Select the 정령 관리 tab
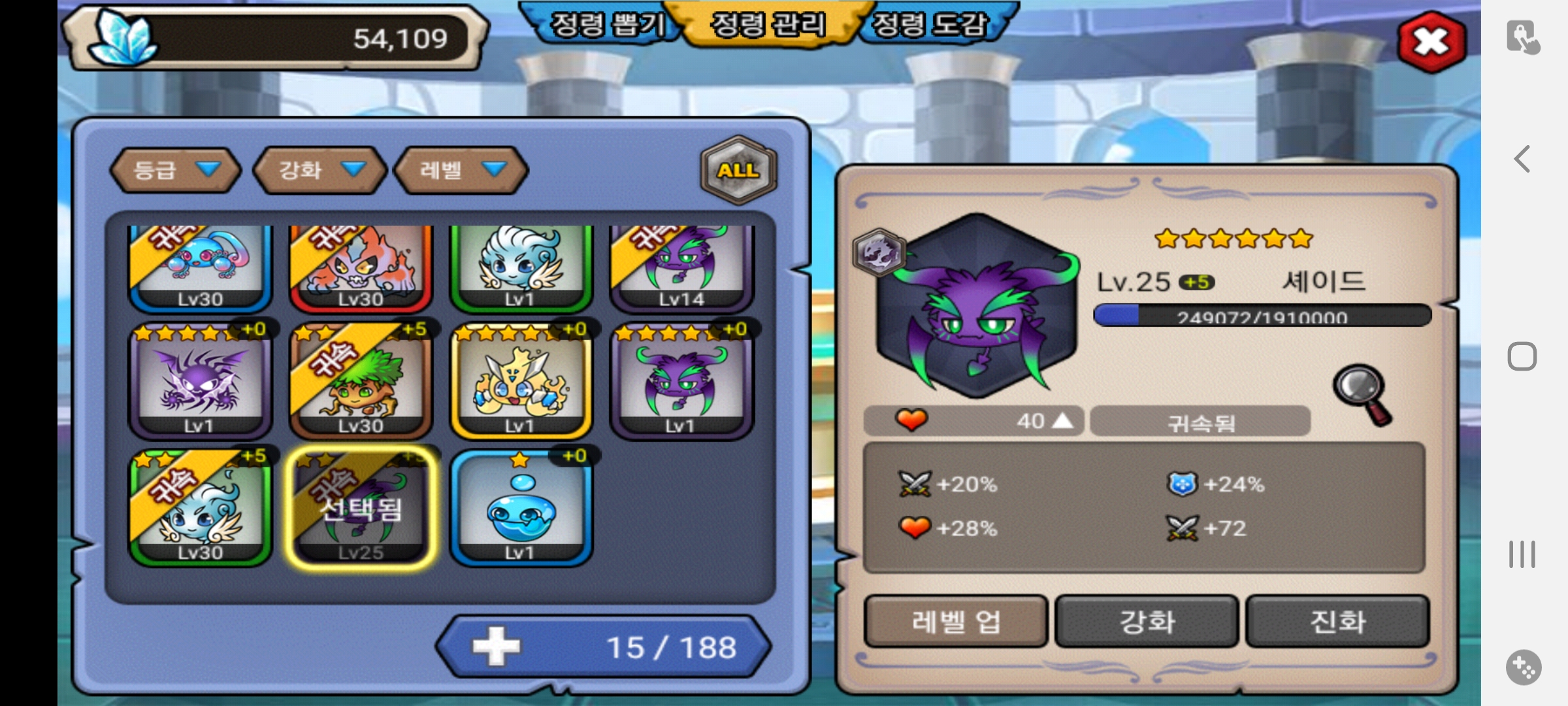This screenshot has height=706, width=1568. point(768,26)
